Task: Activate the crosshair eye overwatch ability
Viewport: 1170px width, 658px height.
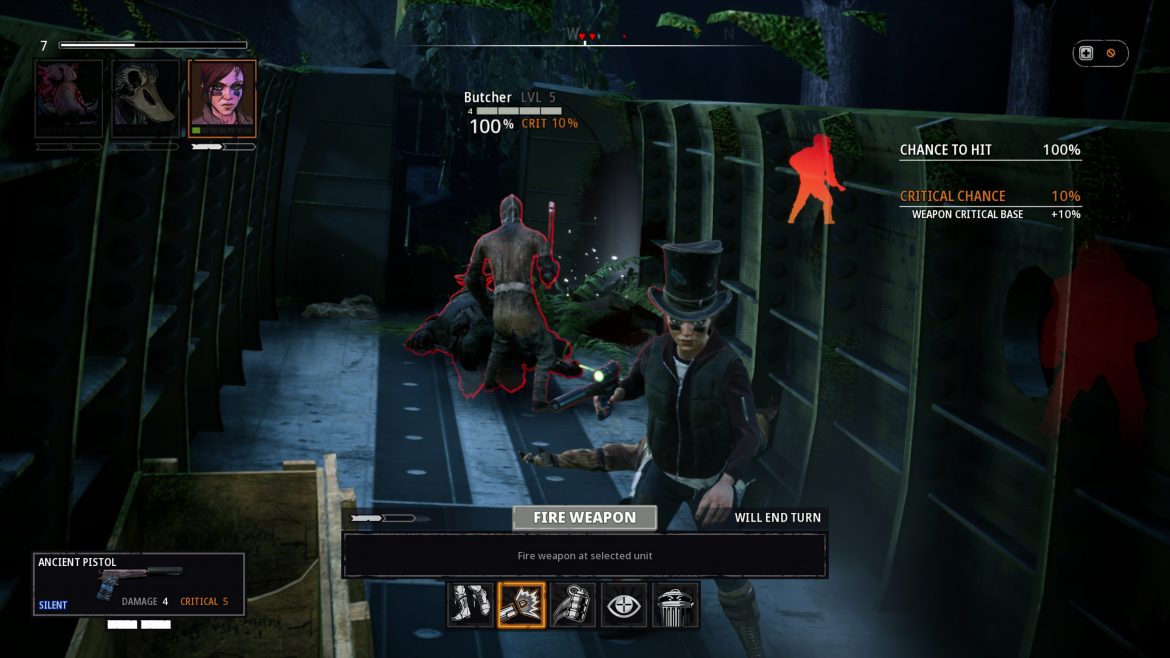Action: point(624,604)
